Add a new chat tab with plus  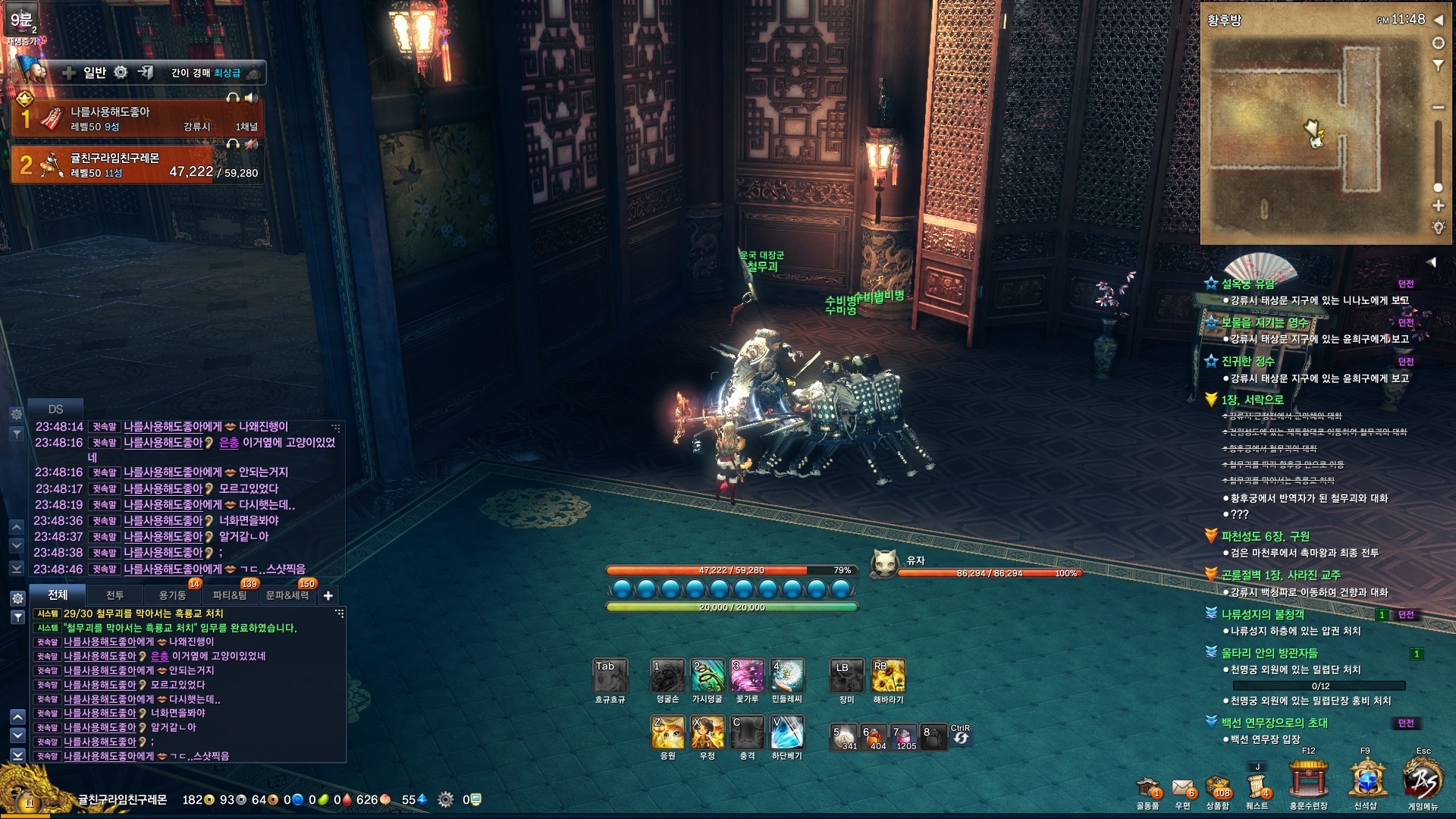[x=328, y=596]
